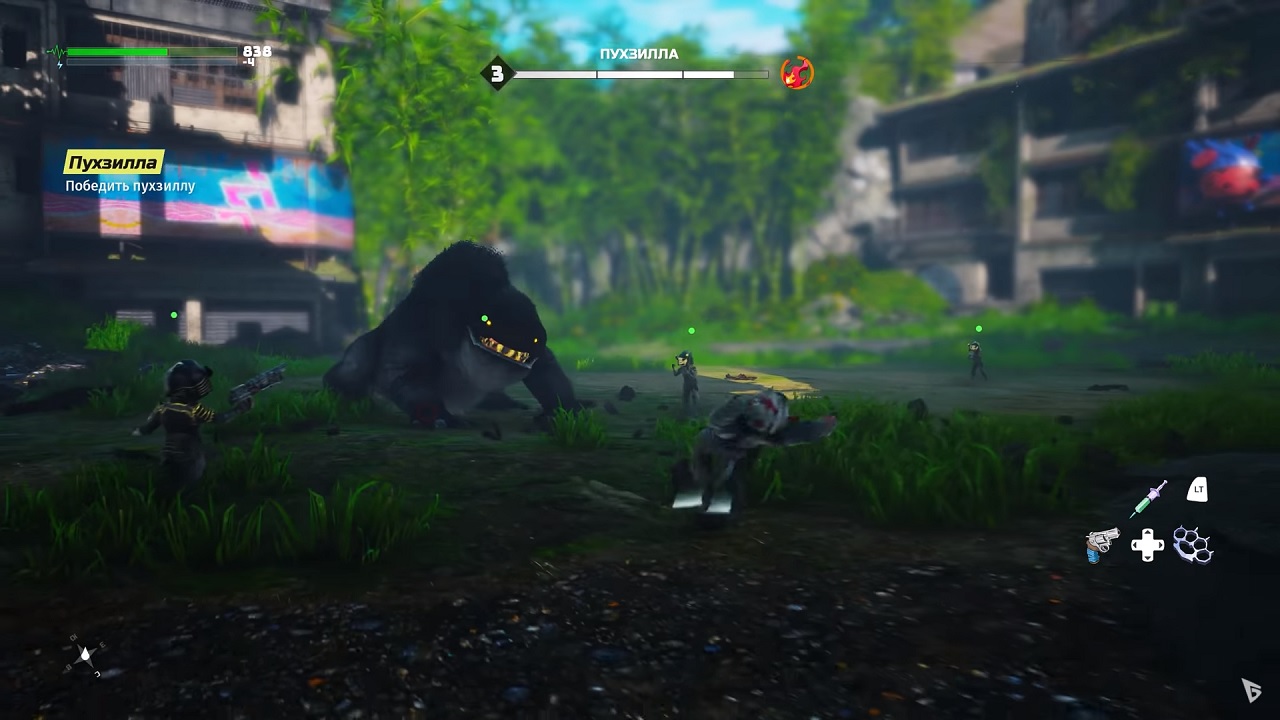Viewport: 1280px width, 720px height.
Task: Click the LT trigger button prompt
Action: coord(1196,490)
